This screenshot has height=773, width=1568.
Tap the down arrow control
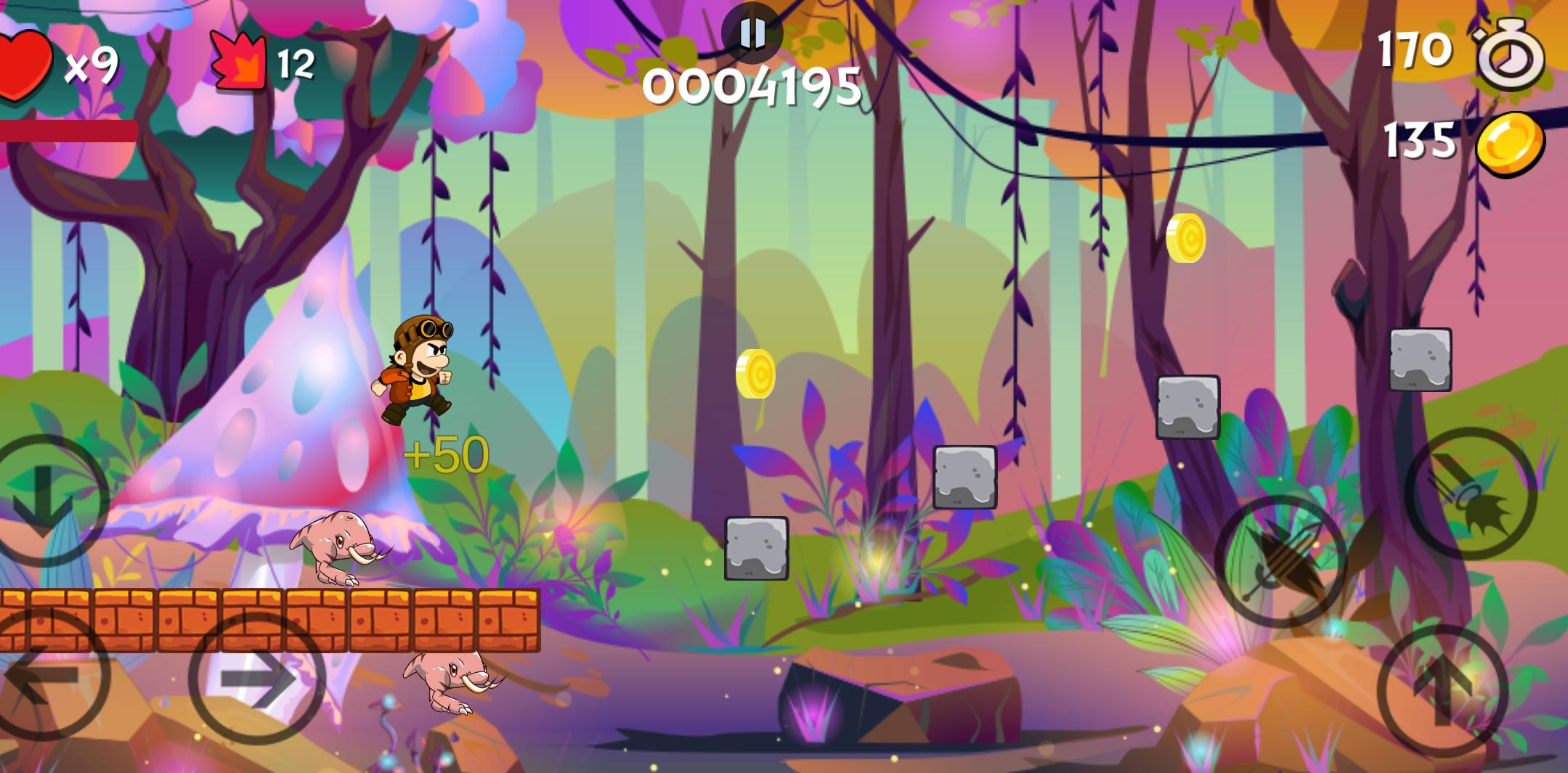pos(44,499)
